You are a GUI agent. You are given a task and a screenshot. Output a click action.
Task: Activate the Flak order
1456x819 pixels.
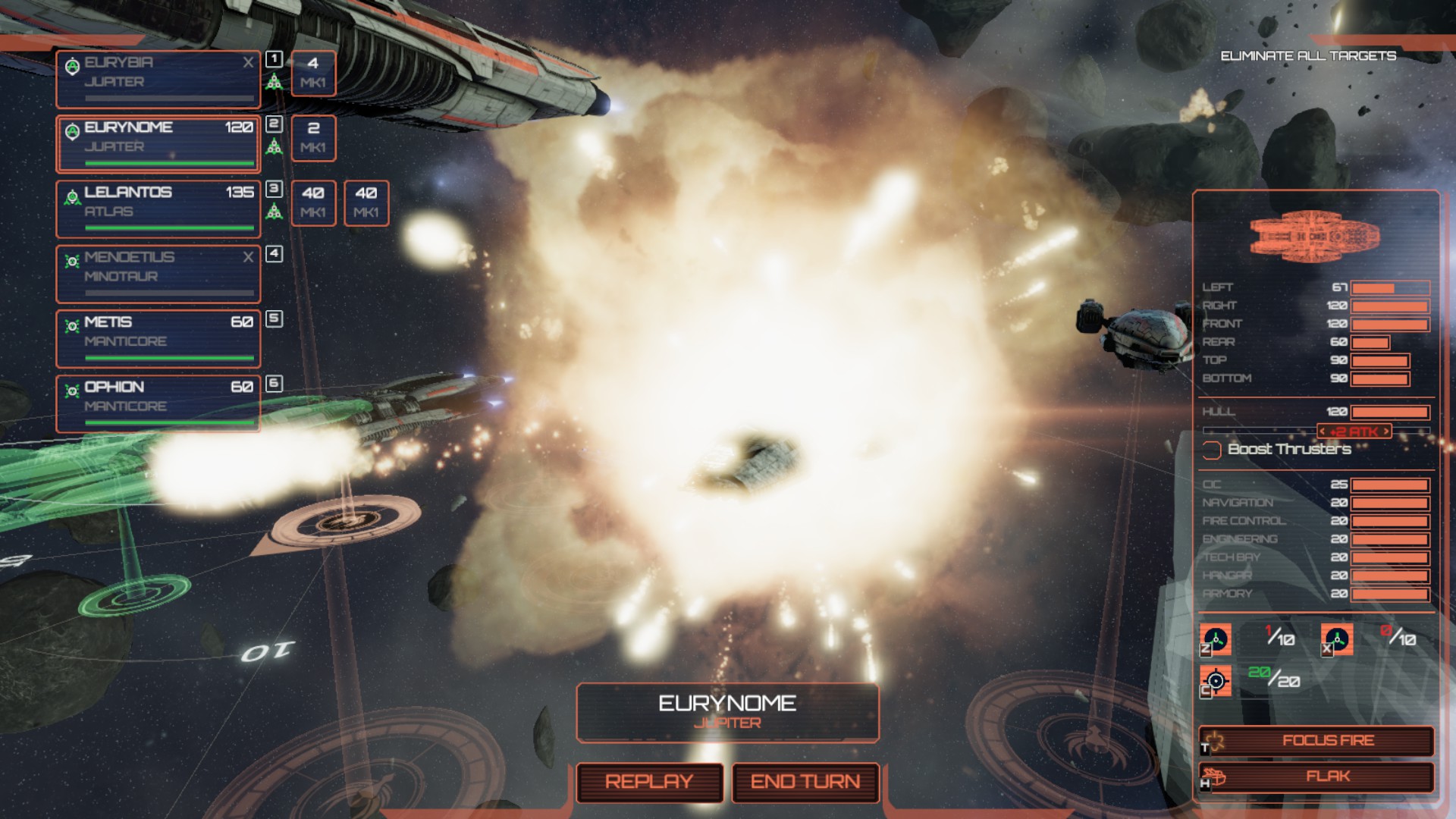1316,777
